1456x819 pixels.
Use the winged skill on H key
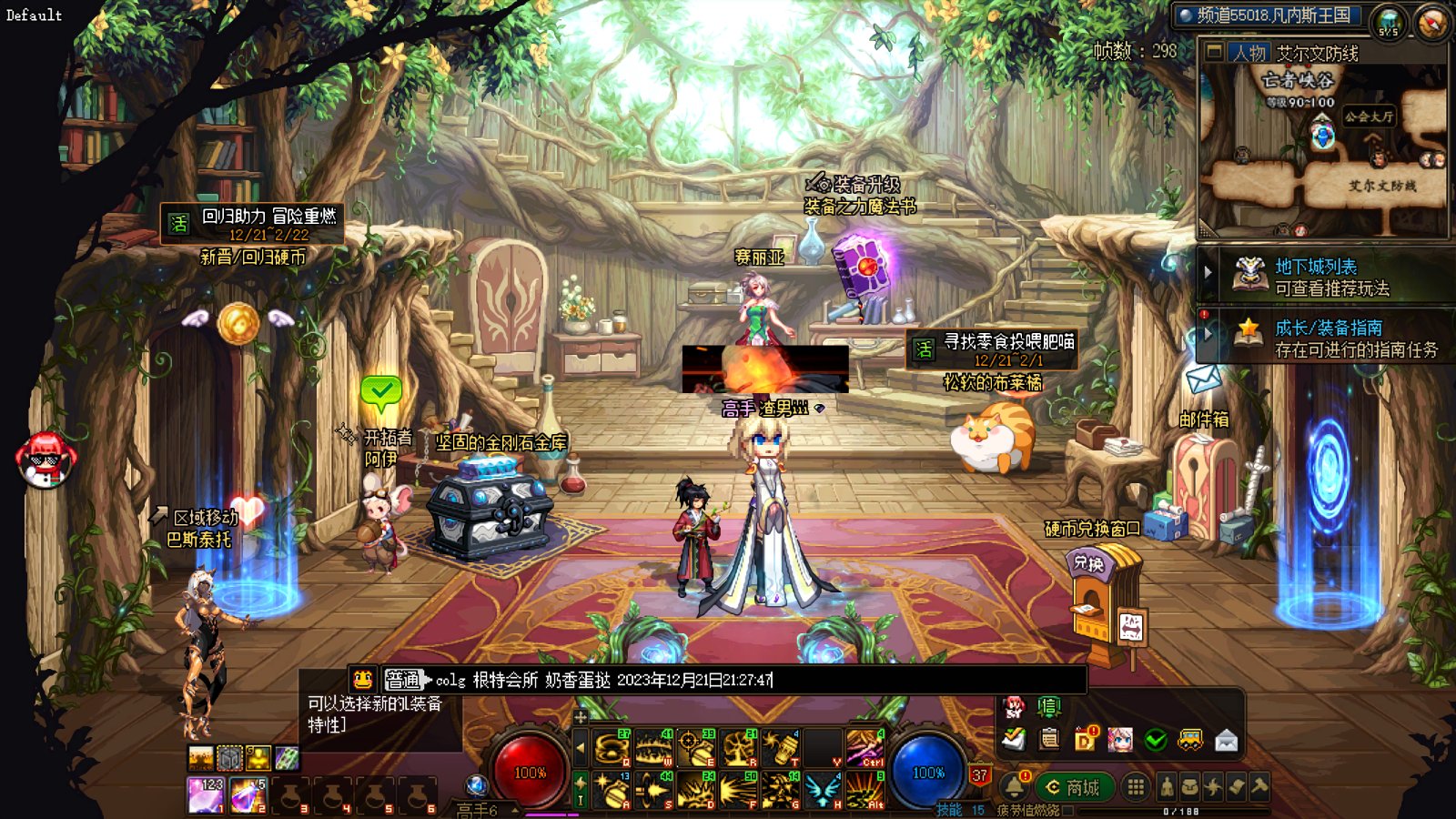(824, 789)
